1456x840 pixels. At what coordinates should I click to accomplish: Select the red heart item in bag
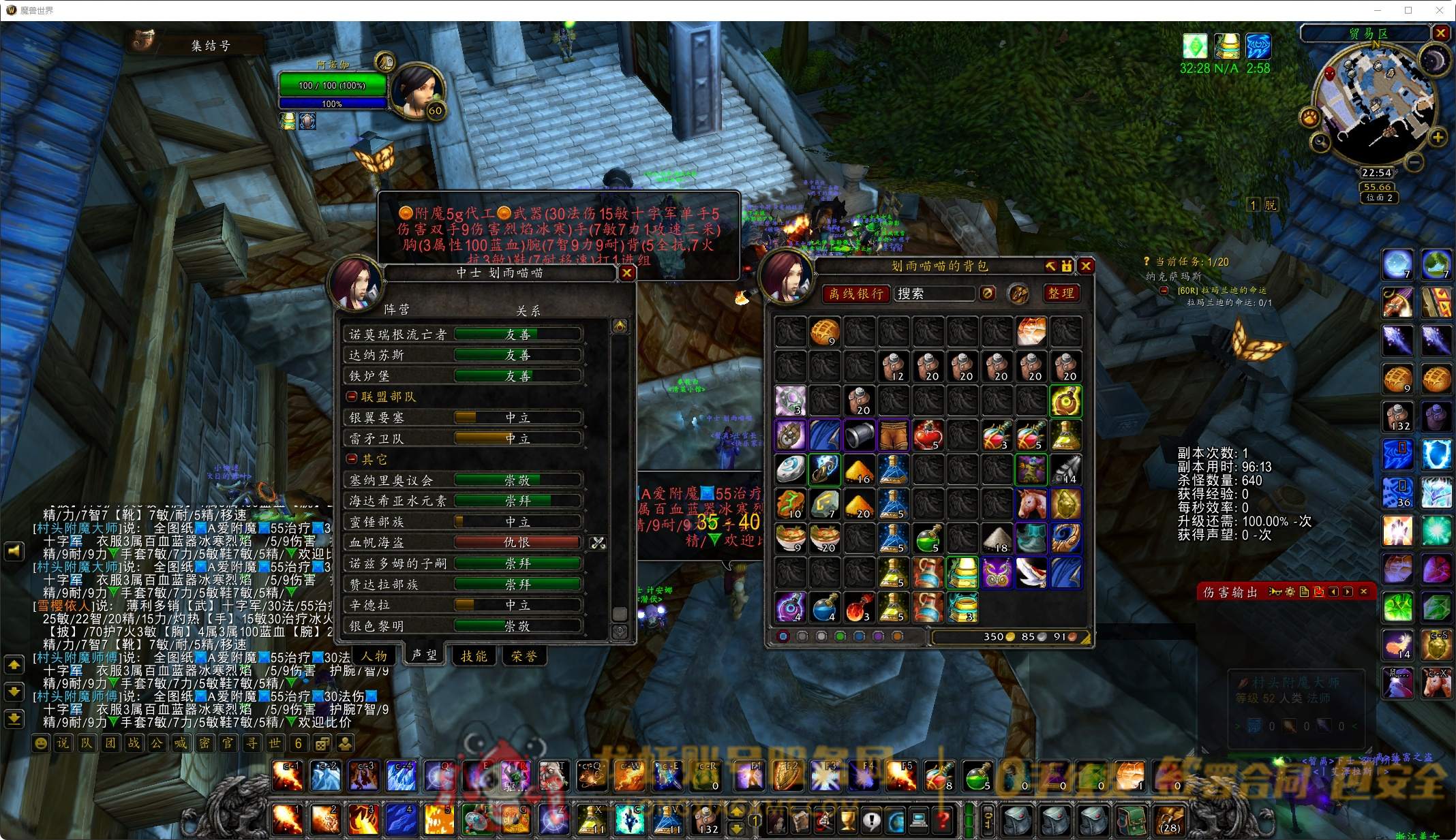[928, 435]
